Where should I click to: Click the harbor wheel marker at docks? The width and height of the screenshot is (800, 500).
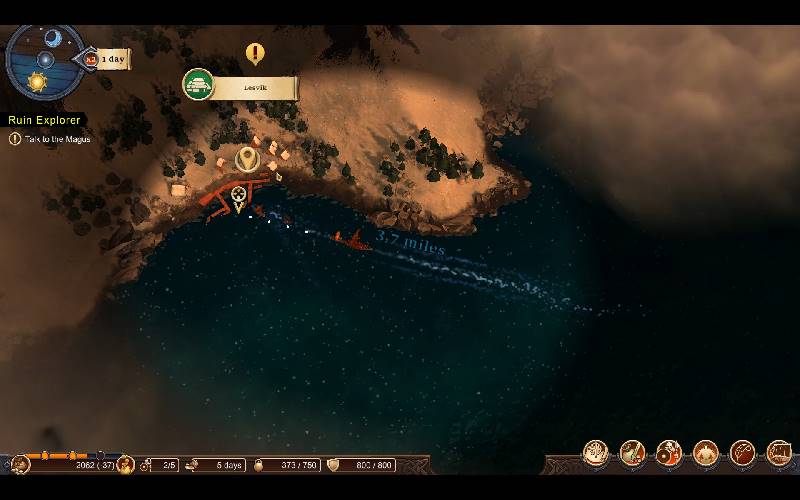tap(239, 195)
